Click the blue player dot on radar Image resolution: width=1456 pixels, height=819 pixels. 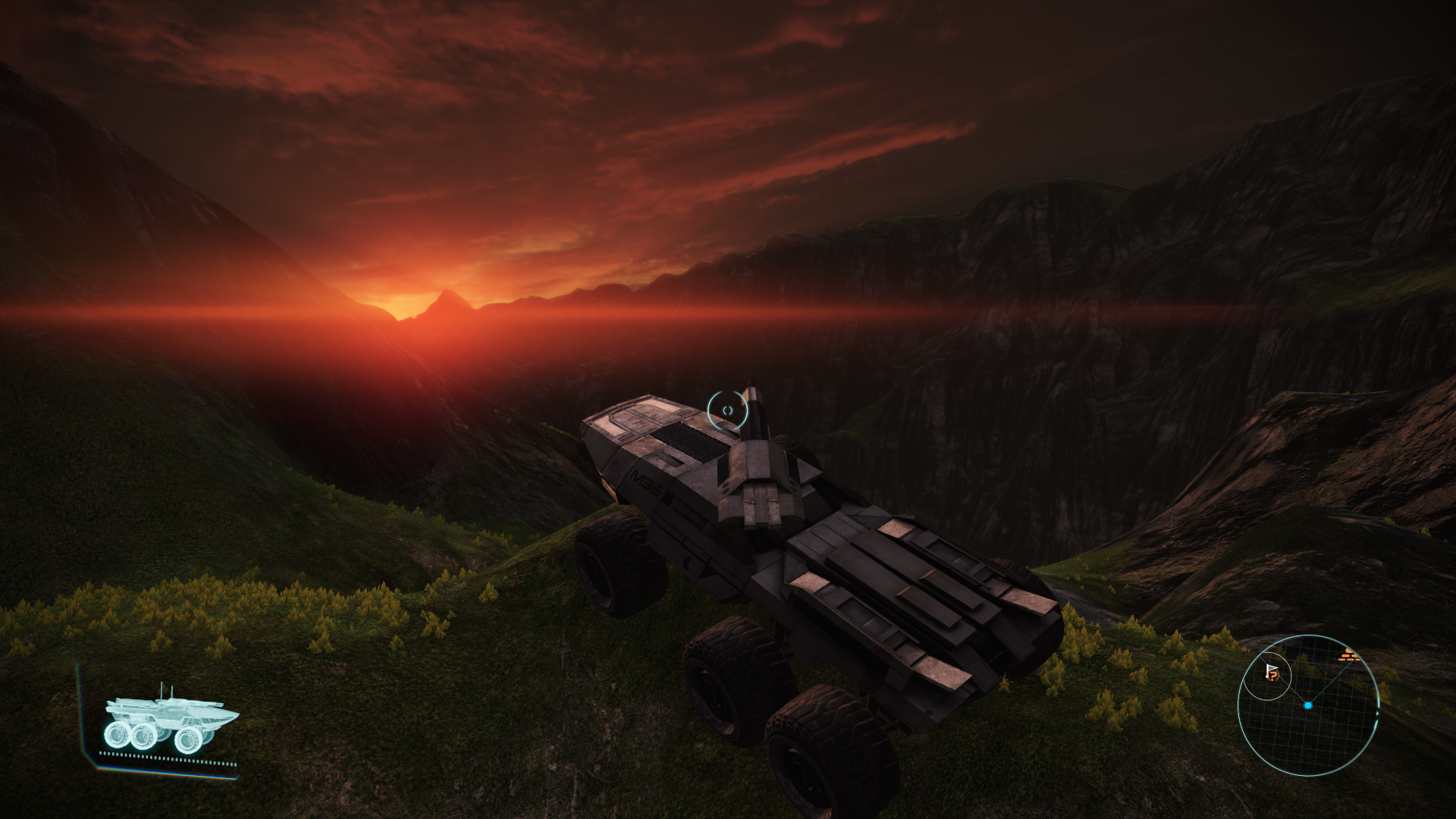1308,705
